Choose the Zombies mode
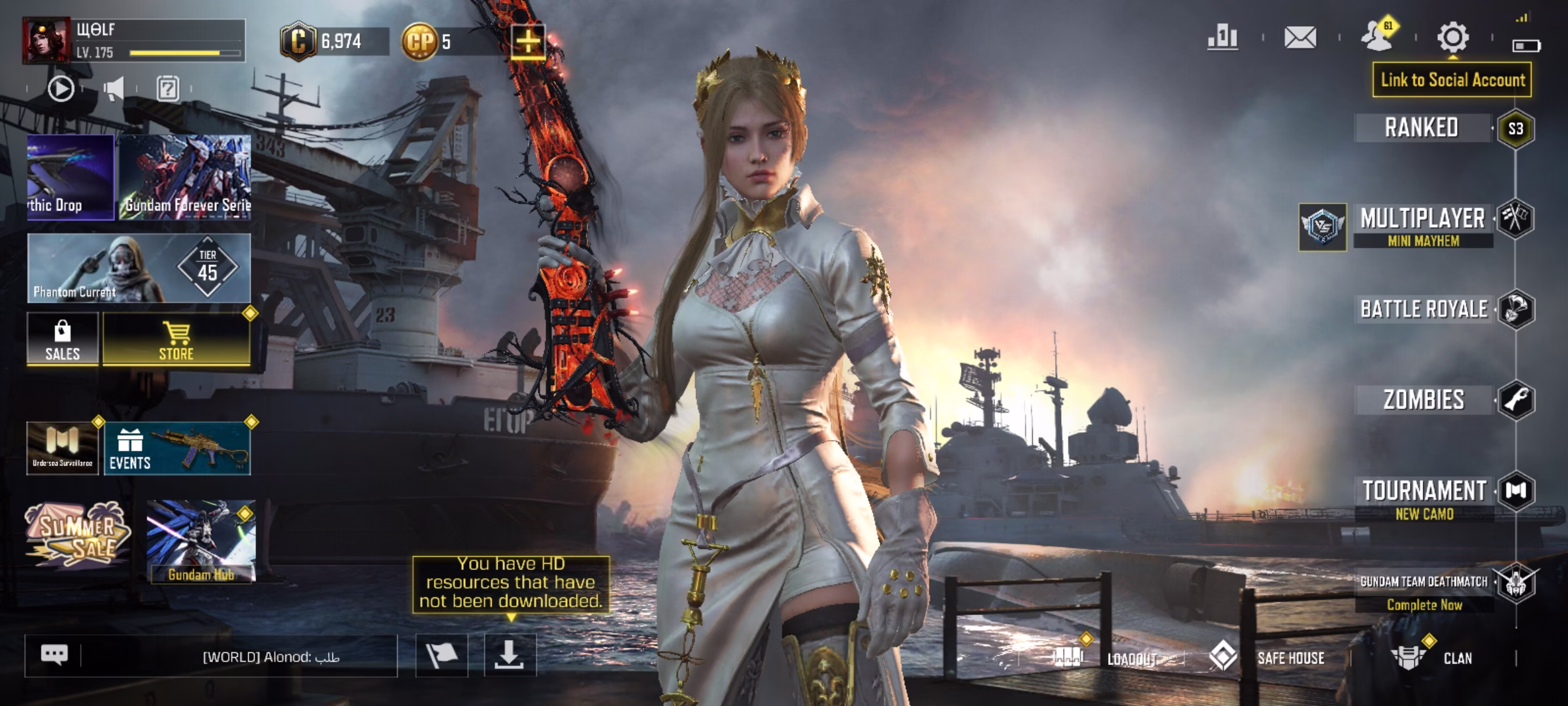This screenshot has height=706, width=1568. pos(1424,400)
